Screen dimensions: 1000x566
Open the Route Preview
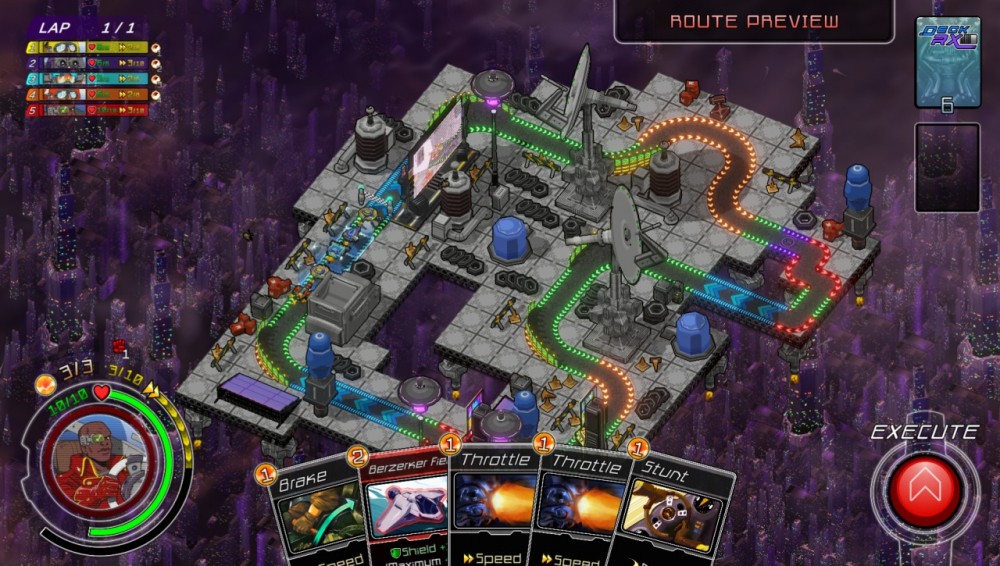(754, 21)
